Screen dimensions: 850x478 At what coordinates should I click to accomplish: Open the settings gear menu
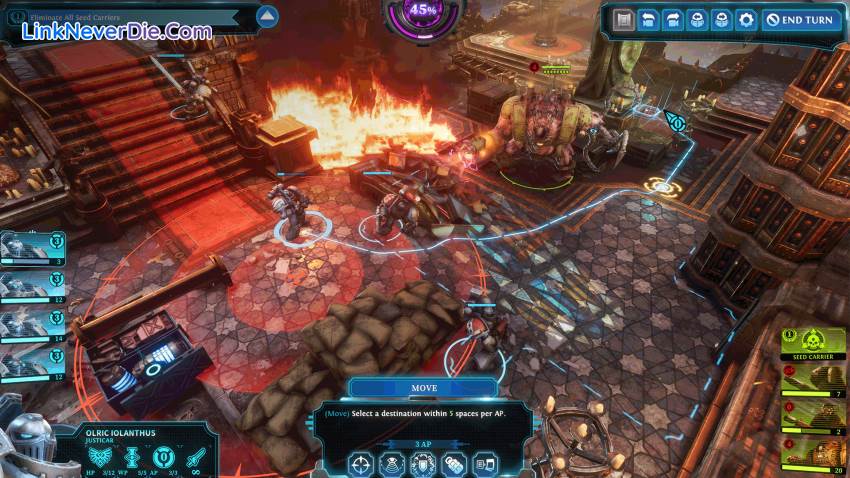[x=745, y=20]
